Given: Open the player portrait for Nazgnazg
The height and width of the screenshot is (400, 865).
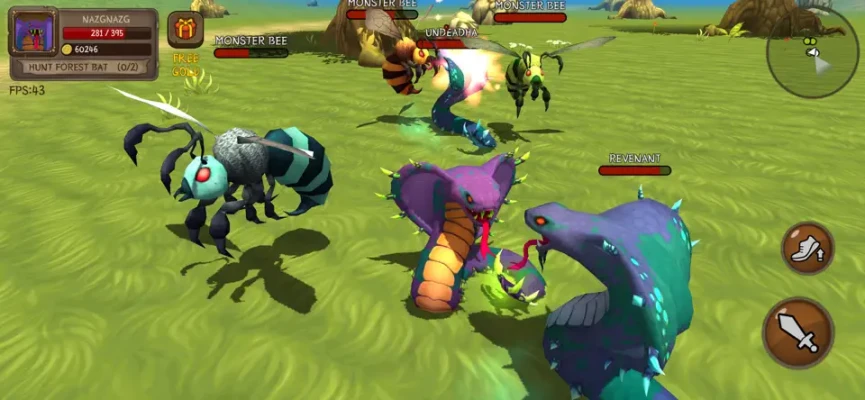Looking at the screenshot, I should coord(33,32).
